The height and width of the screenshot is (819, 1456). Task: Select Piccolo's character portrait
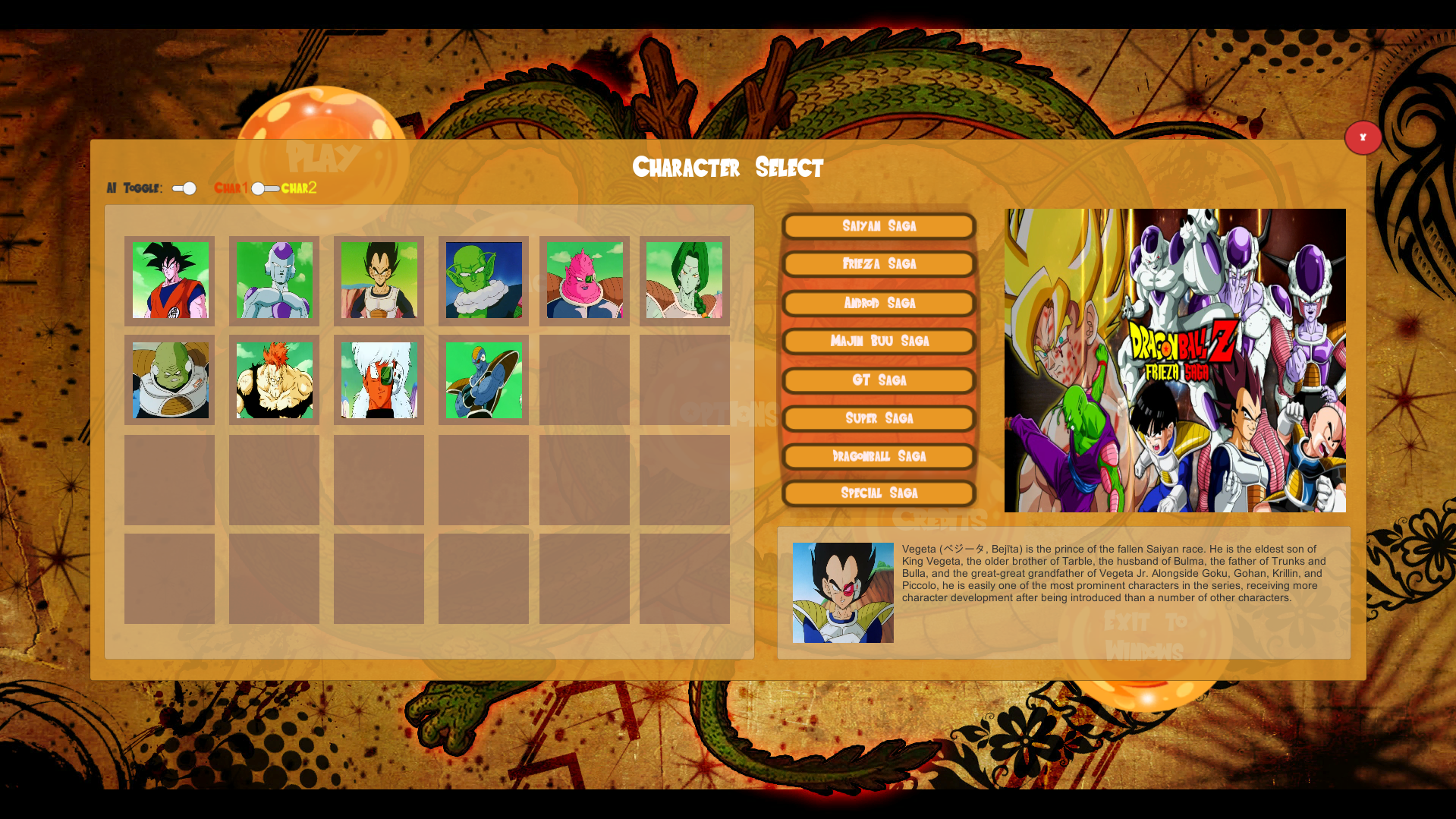tap(483, 282)
